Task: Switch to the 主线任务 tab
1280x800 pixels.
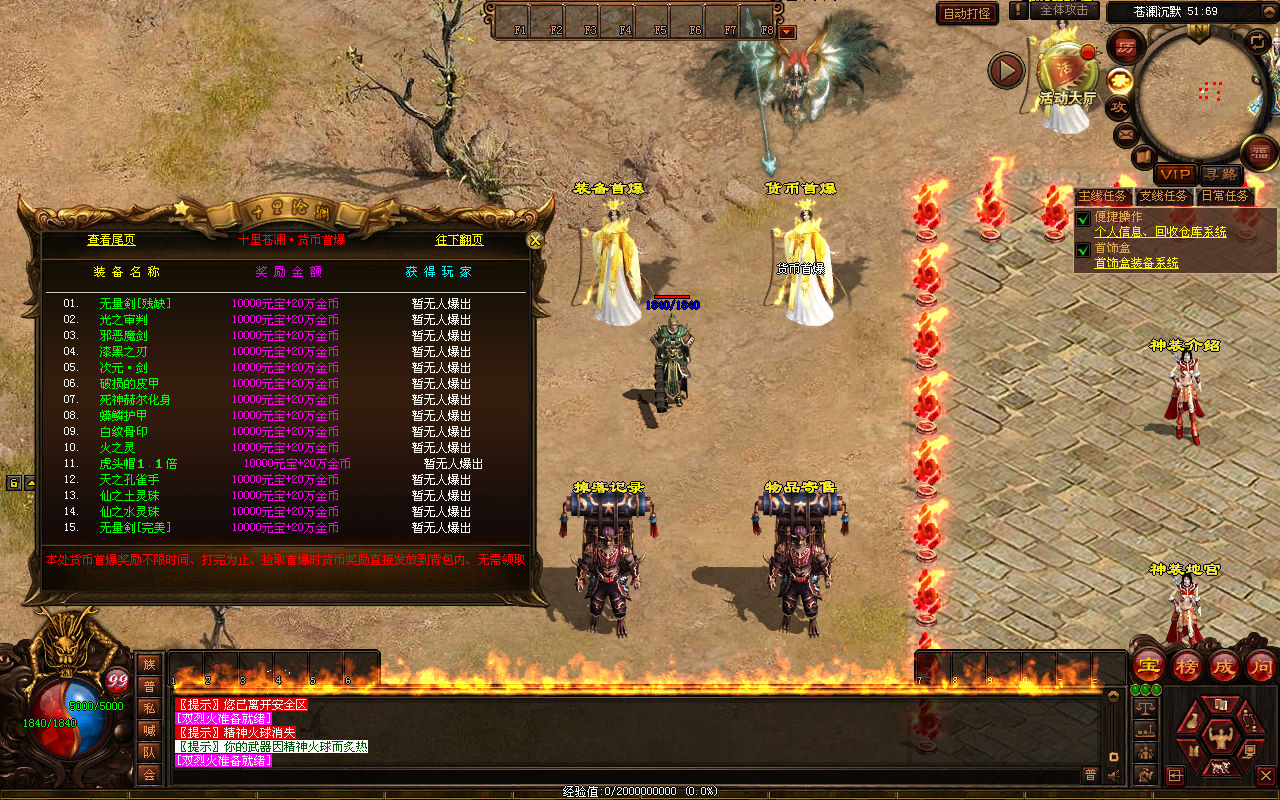Action: click(x=1103, y=196)
